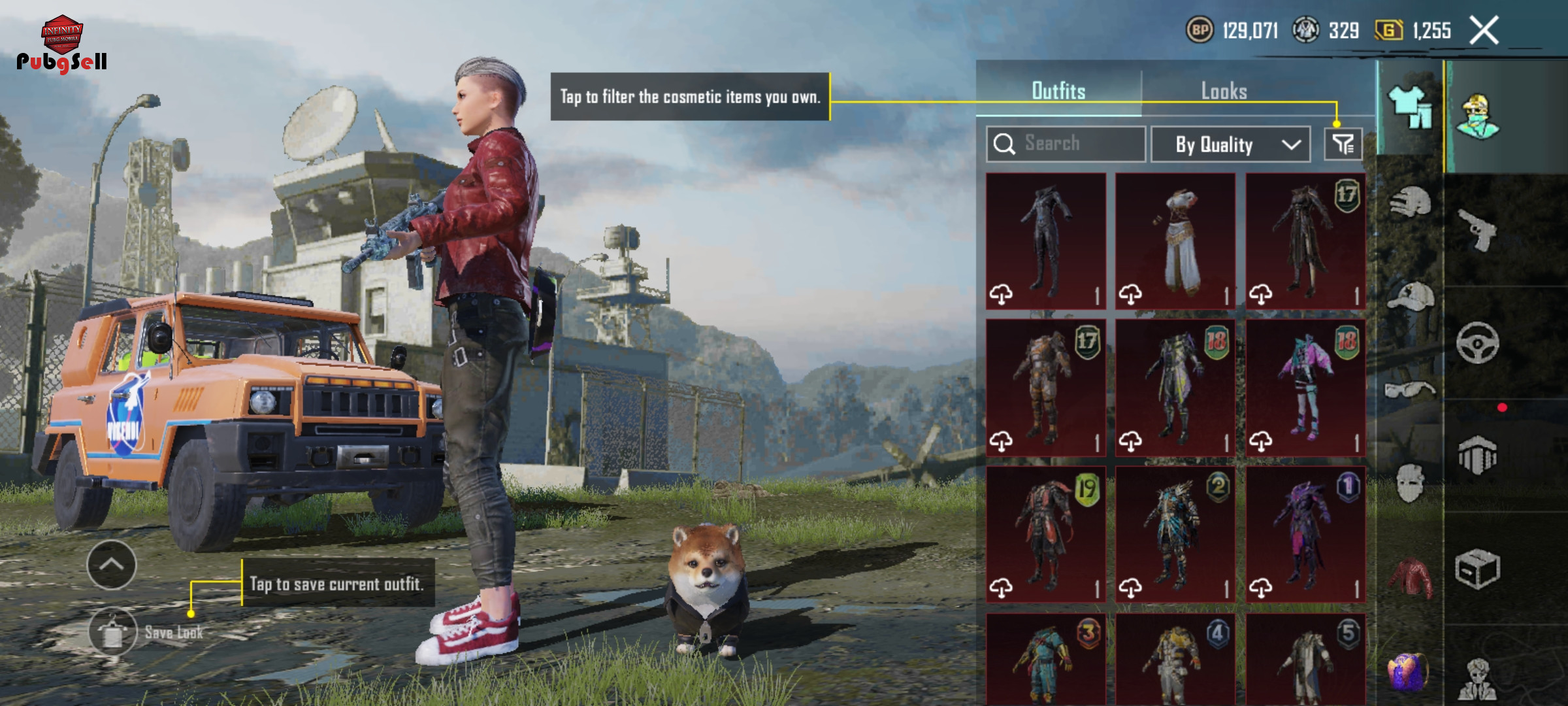1568x706 pixels.
Task: Choose the white and gold dress outfit
Action: click(1175, 241)
